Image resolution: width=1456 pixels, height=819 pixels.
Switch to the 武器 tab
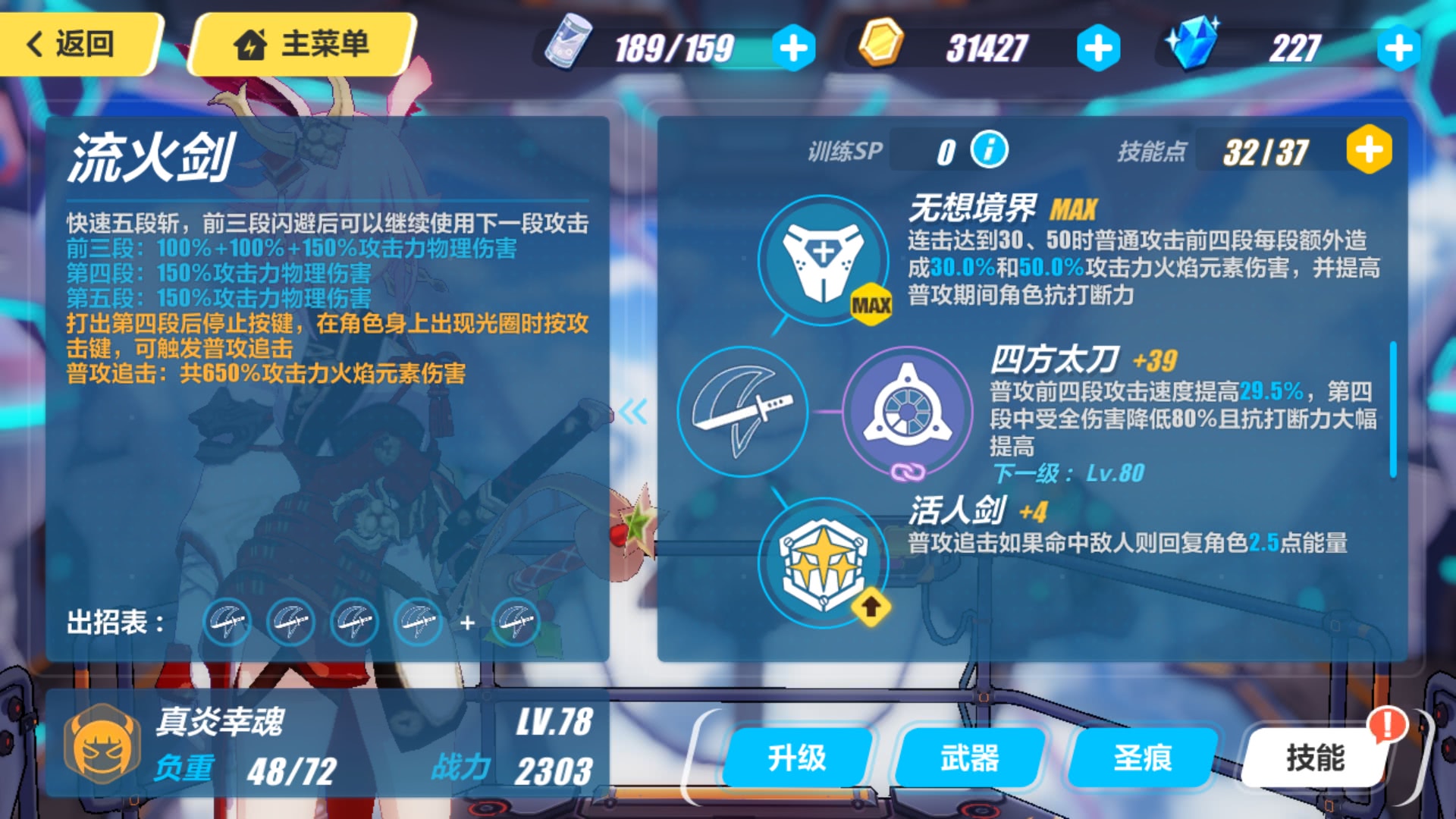tap(969, 756)
